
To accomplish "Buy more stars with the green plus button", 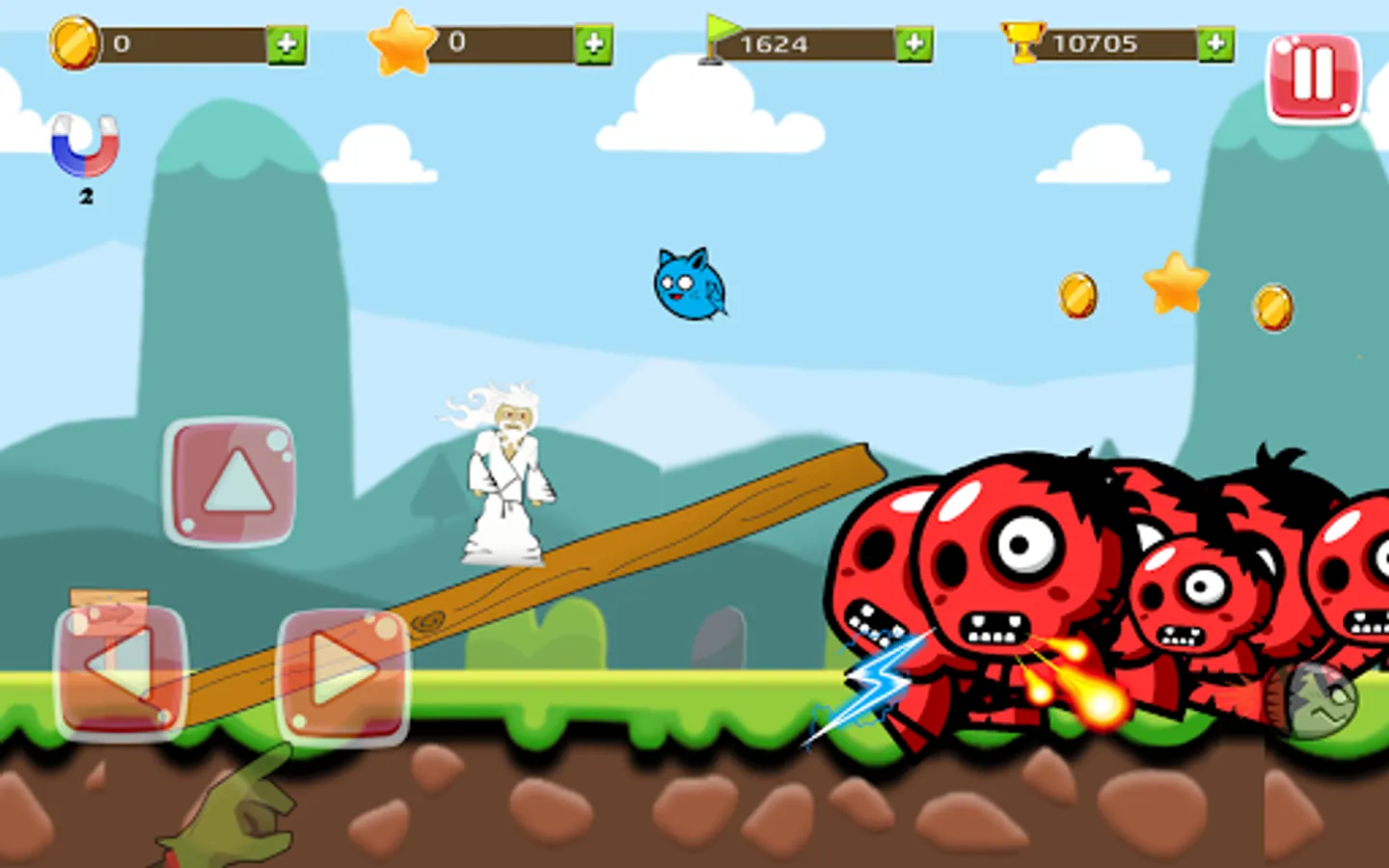I will click(x=596, y=44).
